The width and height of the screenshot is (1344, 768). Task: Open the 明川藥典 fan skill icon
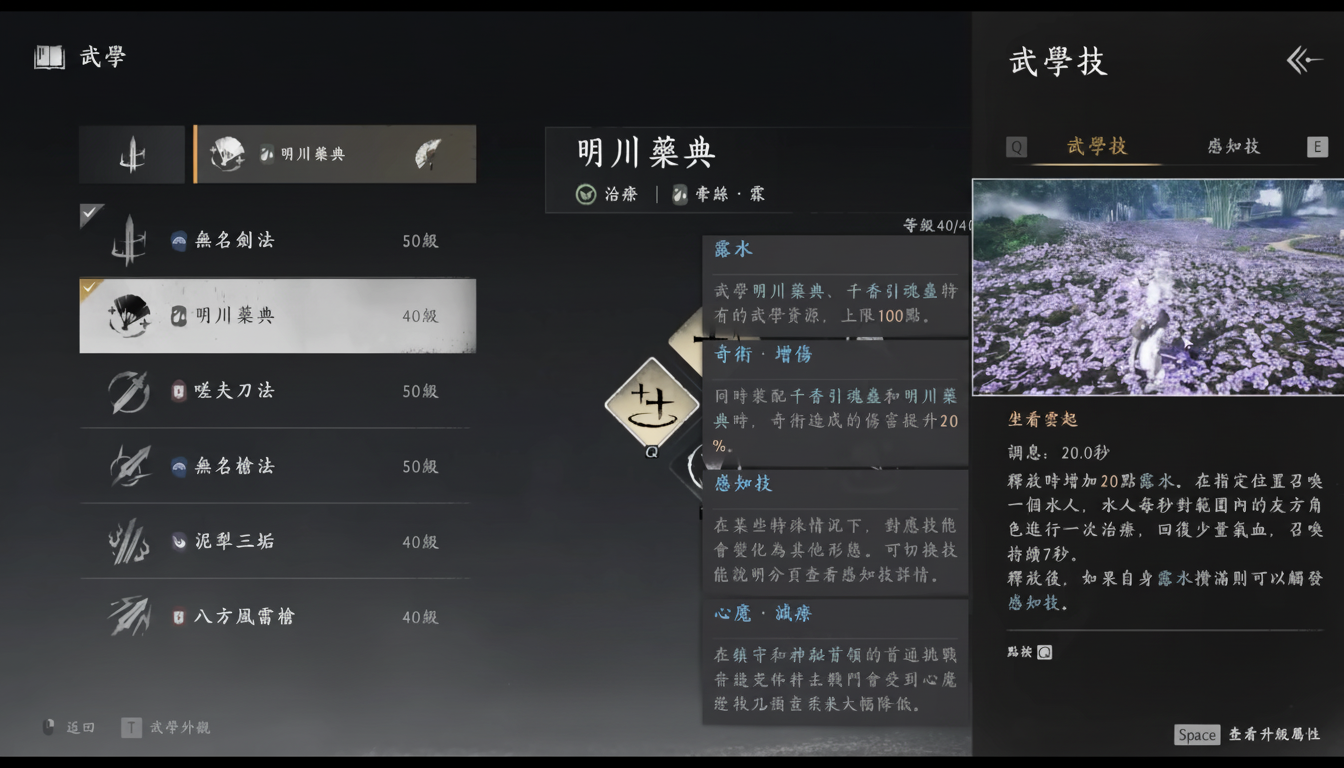(130, 315)
